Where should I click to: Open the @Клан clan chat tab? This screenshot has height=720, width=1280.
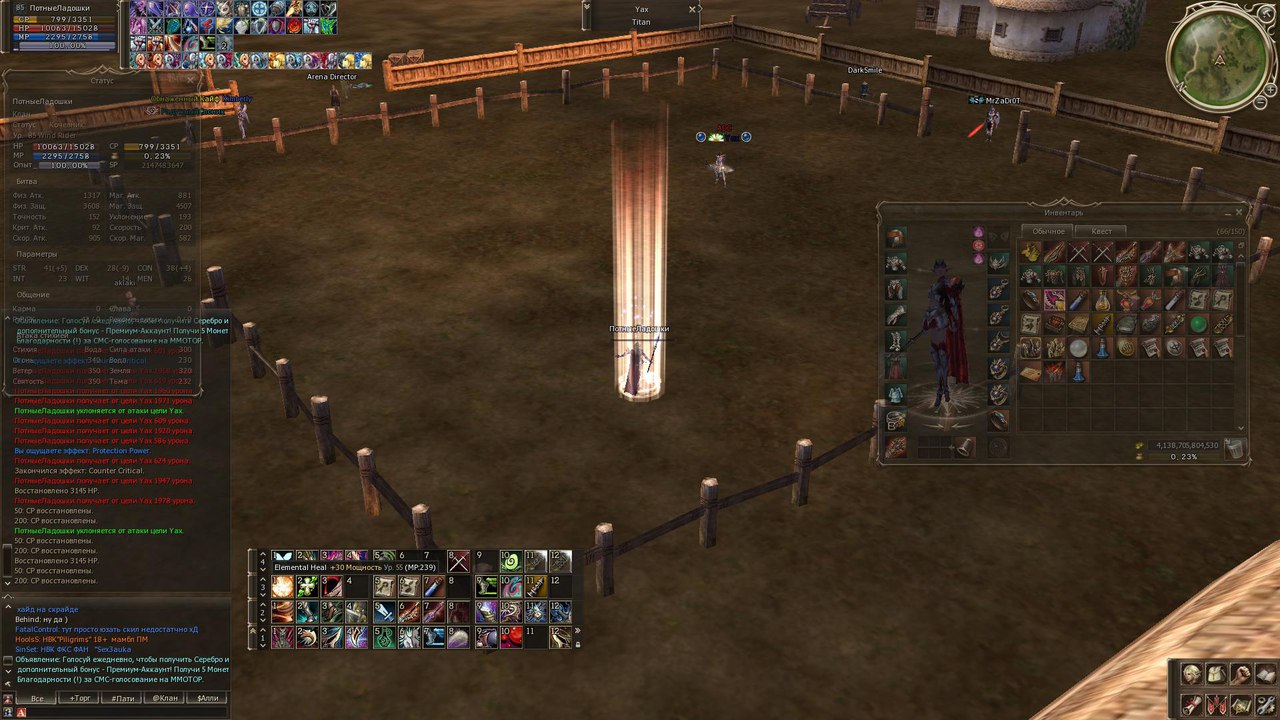[x=165, y=698]
